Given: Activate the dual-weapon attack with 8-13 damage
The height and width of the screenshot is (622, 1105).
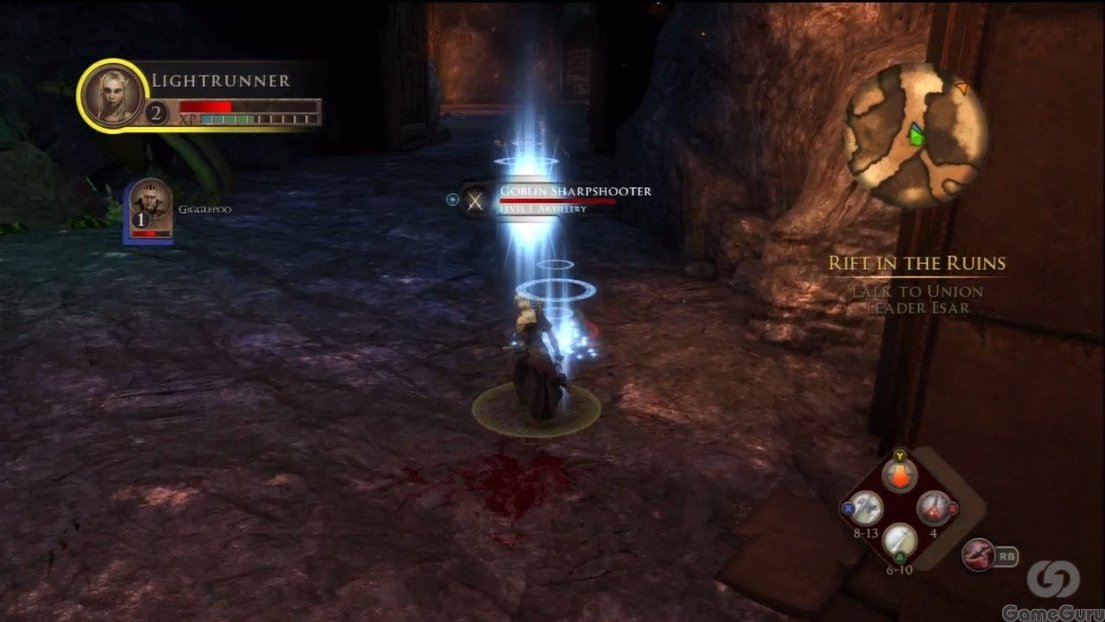Looking at the screenshot, I should [865, 508].
